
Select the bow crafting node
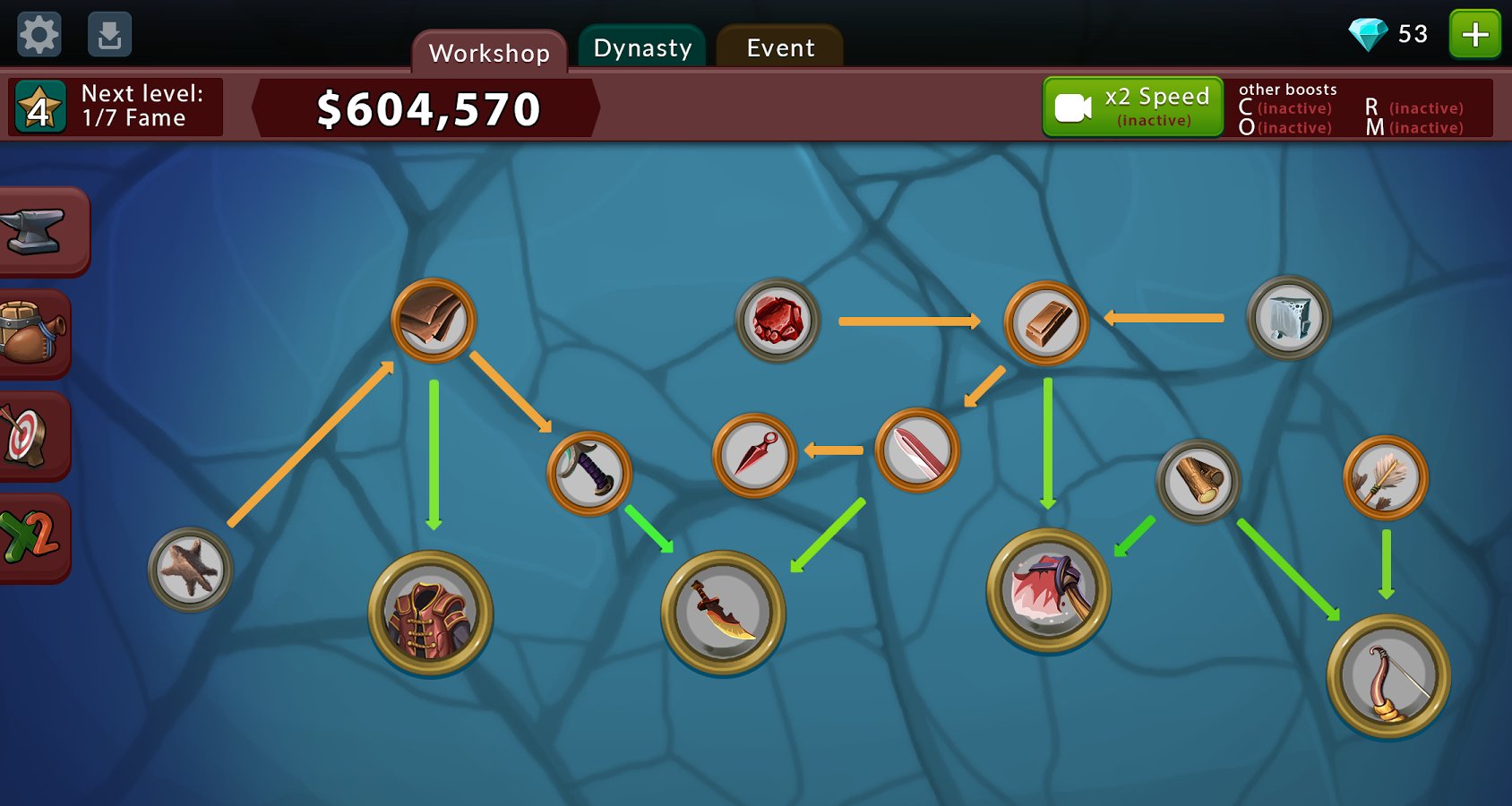point(1387,677)
